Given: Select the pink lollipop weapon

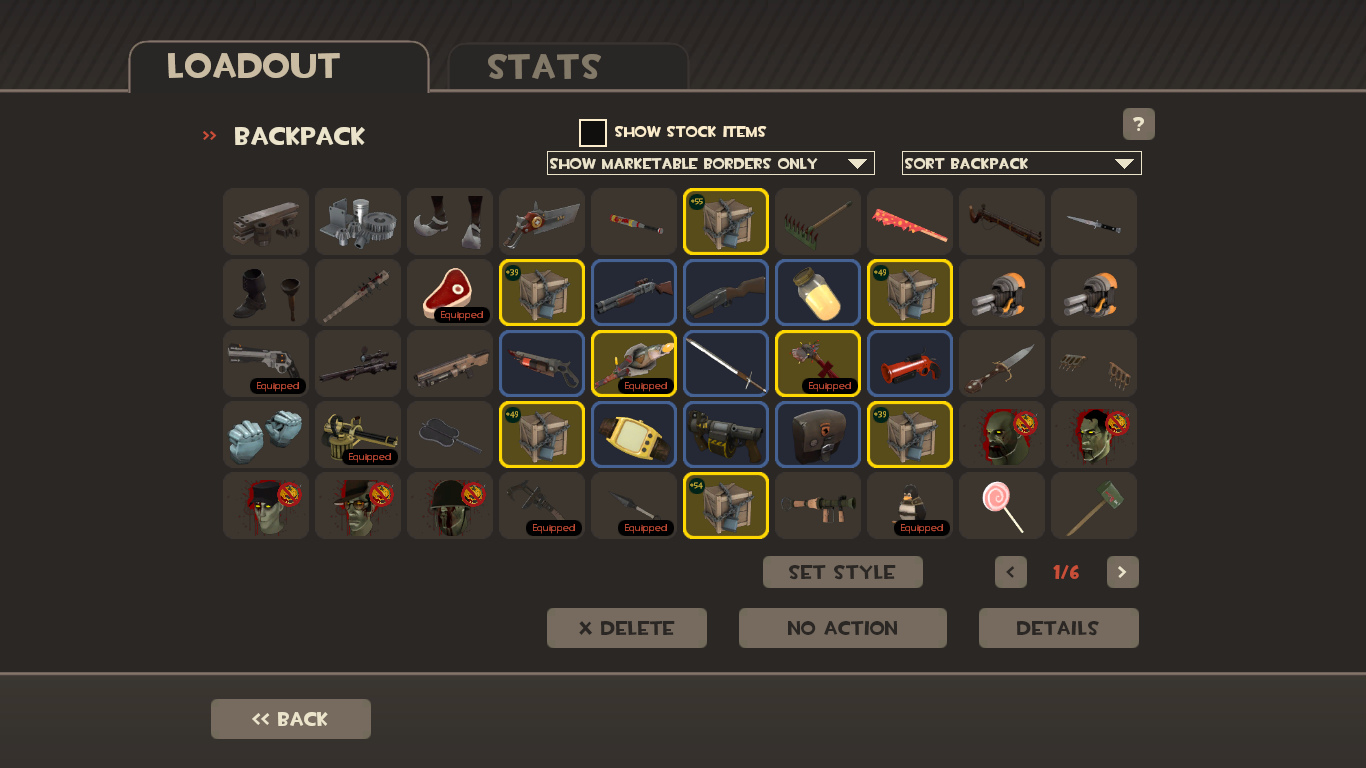Looking at the screenshot, I should point(1001,505).
